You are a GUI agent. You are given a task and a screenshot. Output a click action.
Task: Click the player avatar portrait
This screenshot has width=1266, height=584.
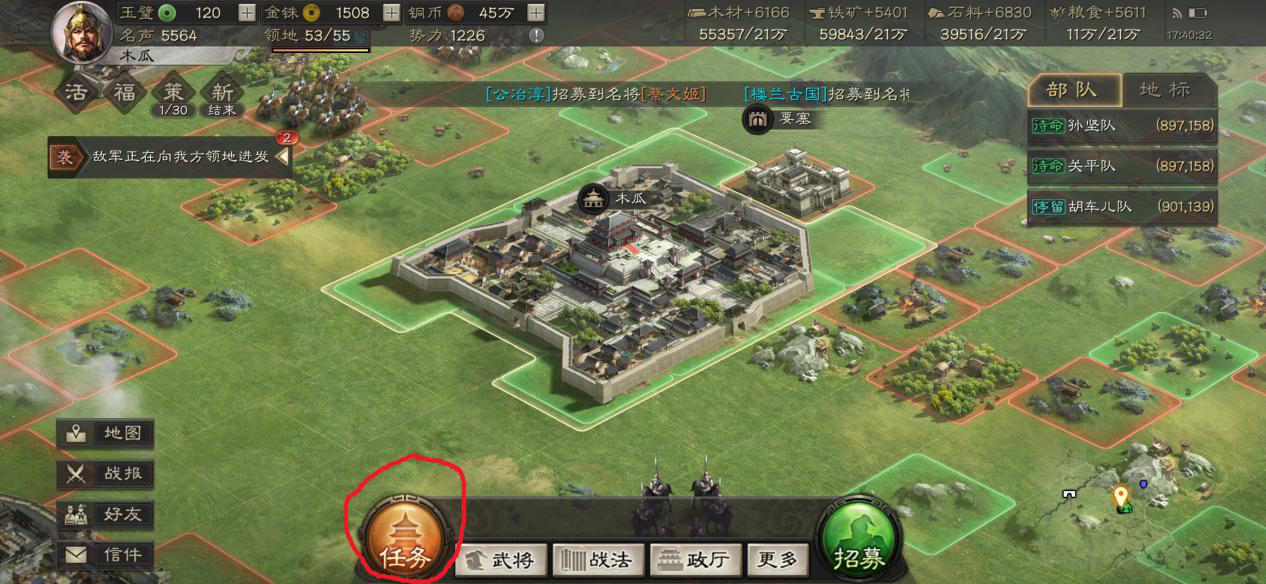[80, 30]
